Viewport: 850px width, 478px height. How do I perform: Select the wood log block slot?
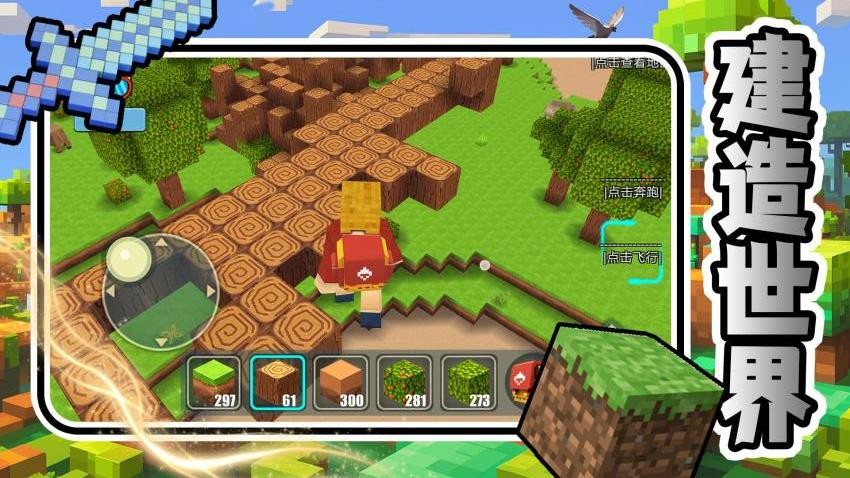276,383
